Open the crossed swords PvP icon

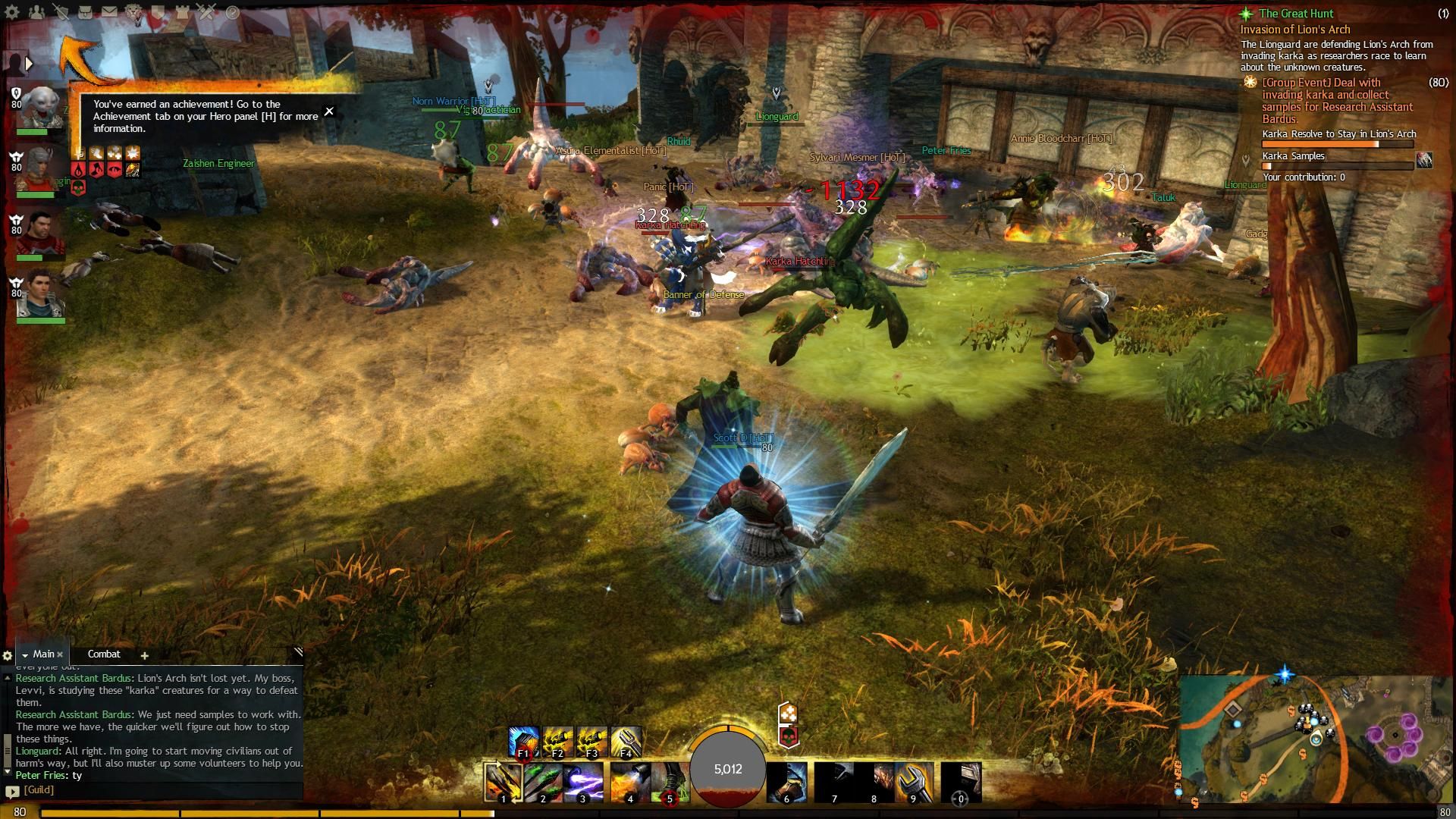[x=207, y=12]
